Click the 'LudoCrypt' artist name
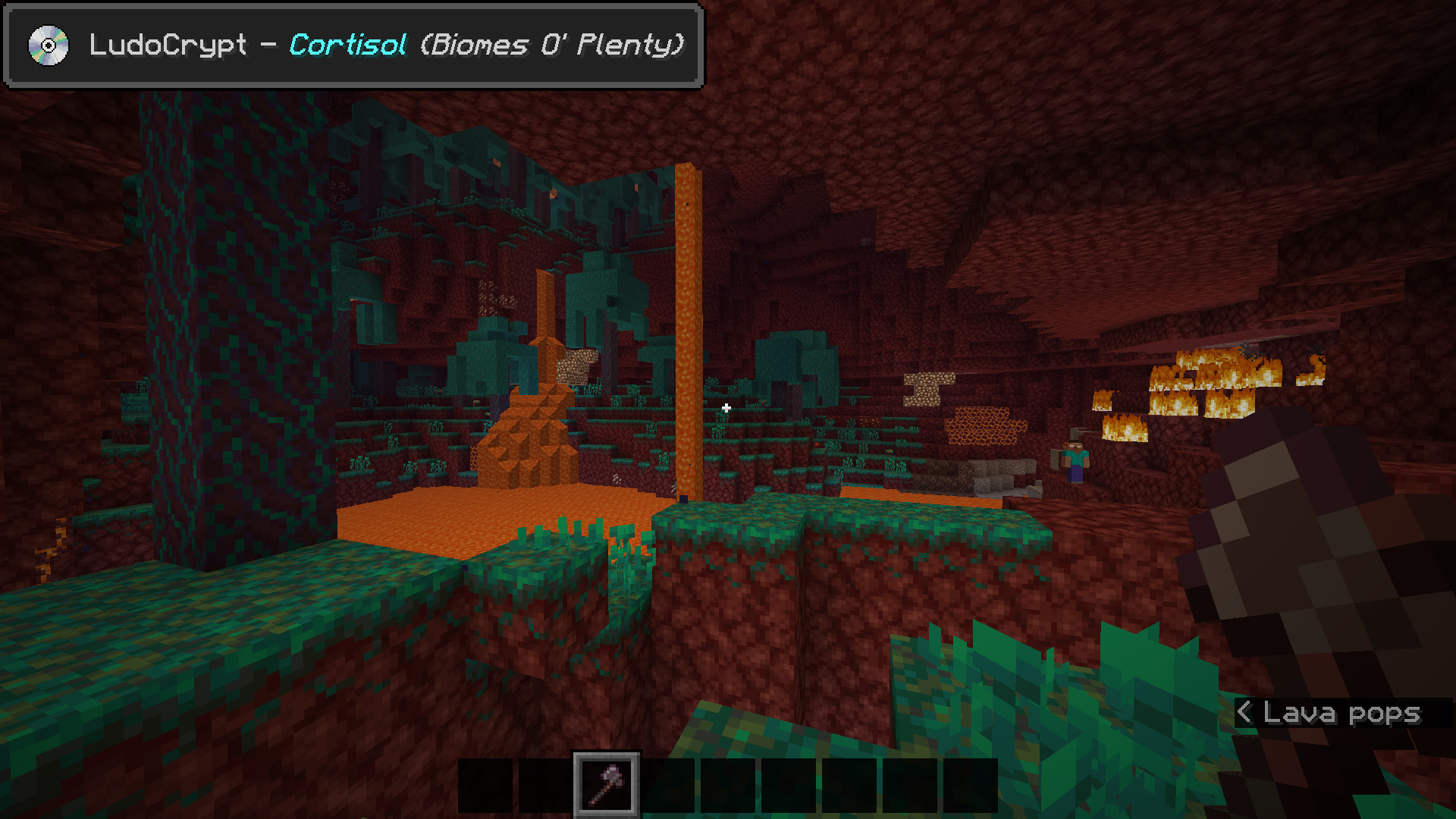Screen dimensions: 1456x819 (167, 46)
